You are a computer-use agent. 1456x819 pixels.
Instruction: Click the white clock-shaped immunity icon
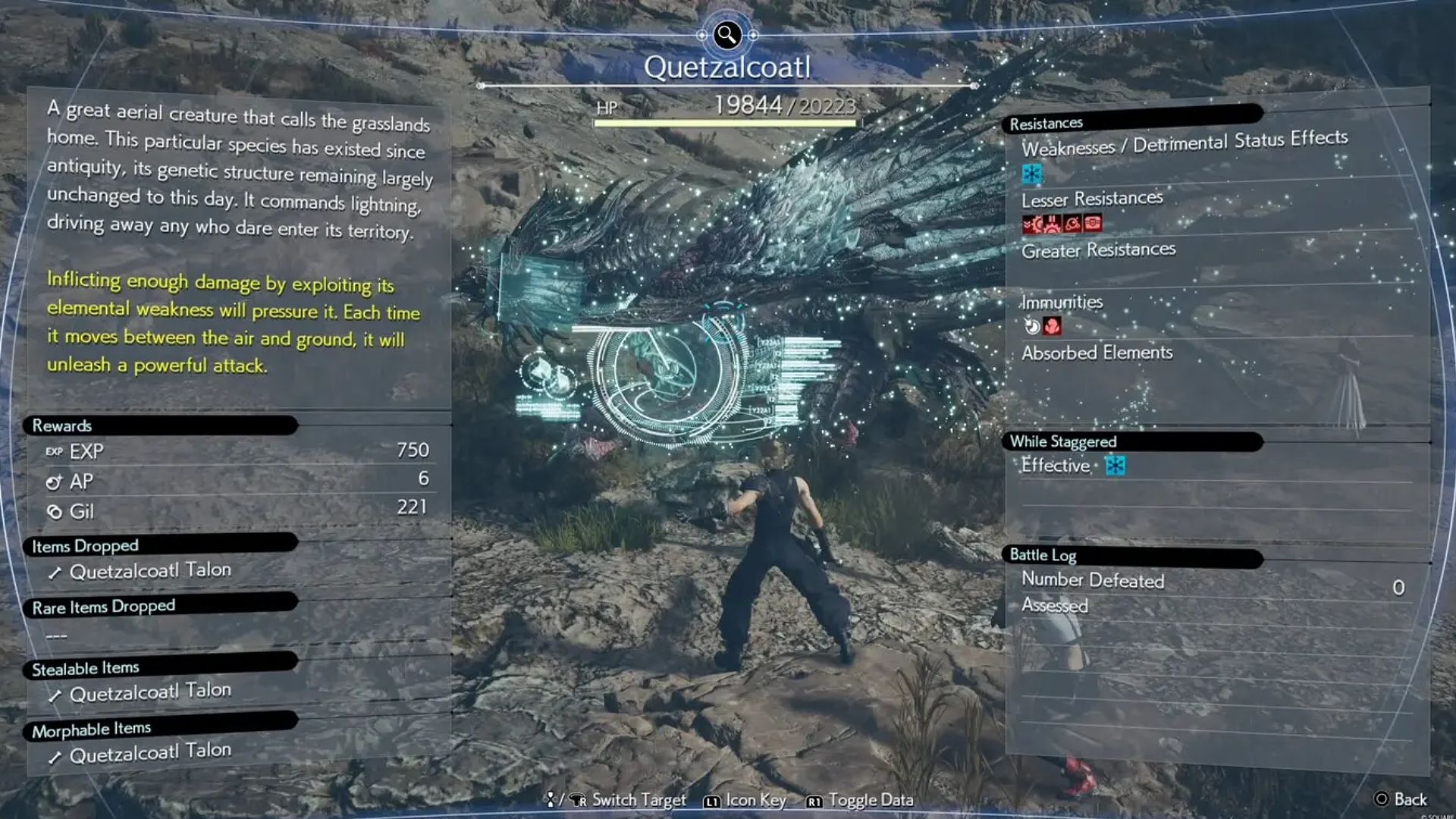1032,326
